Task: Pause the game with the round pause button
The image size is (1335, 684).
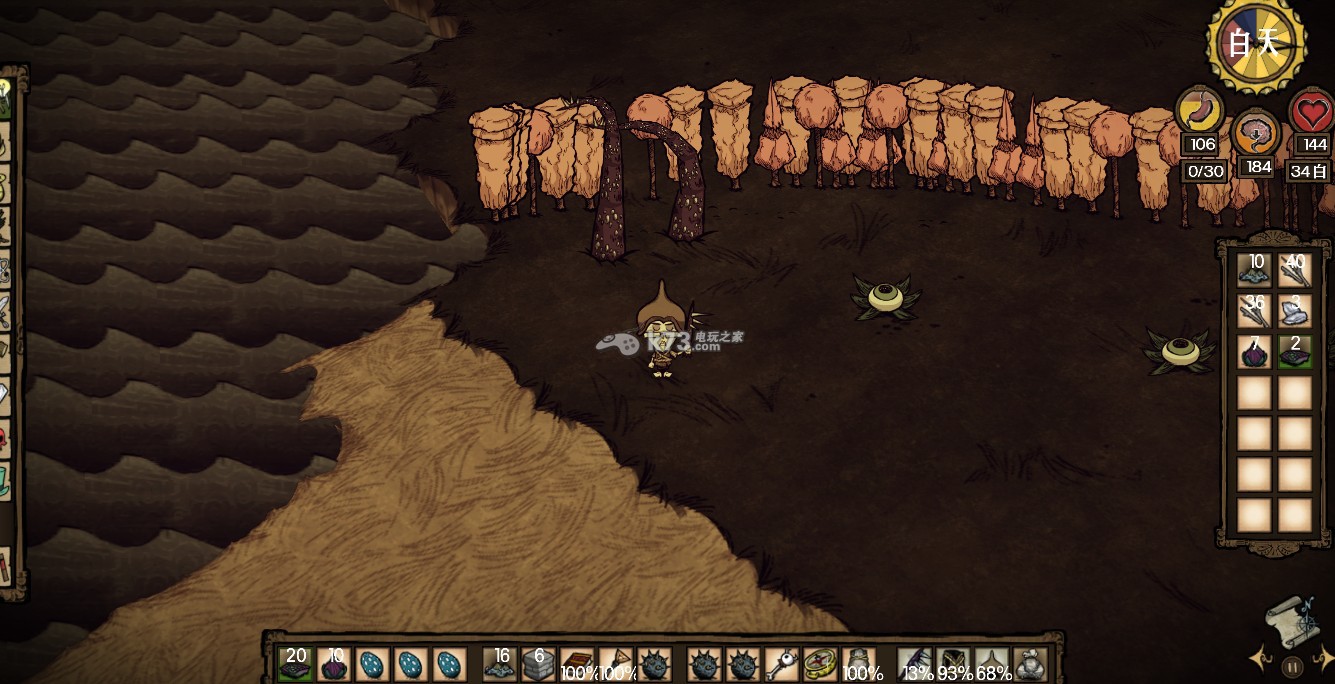Action: click(1293, 667)
